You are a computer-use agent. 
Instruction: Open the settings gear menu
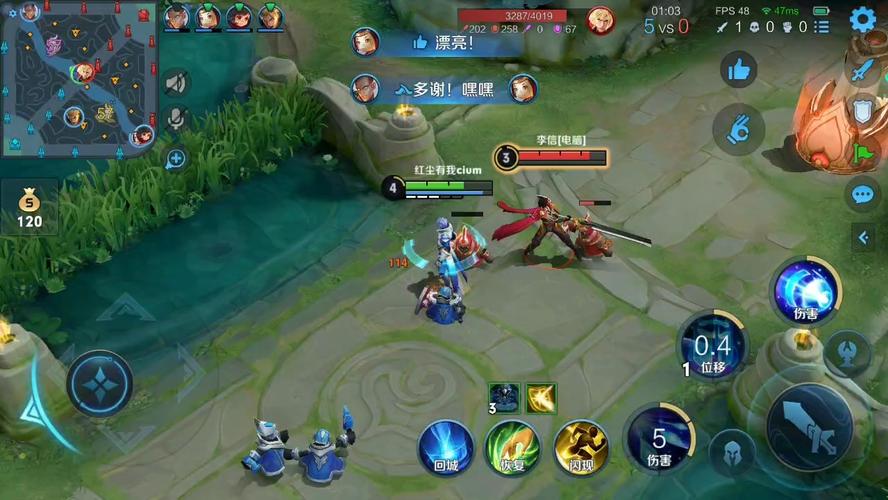[862, 19]
